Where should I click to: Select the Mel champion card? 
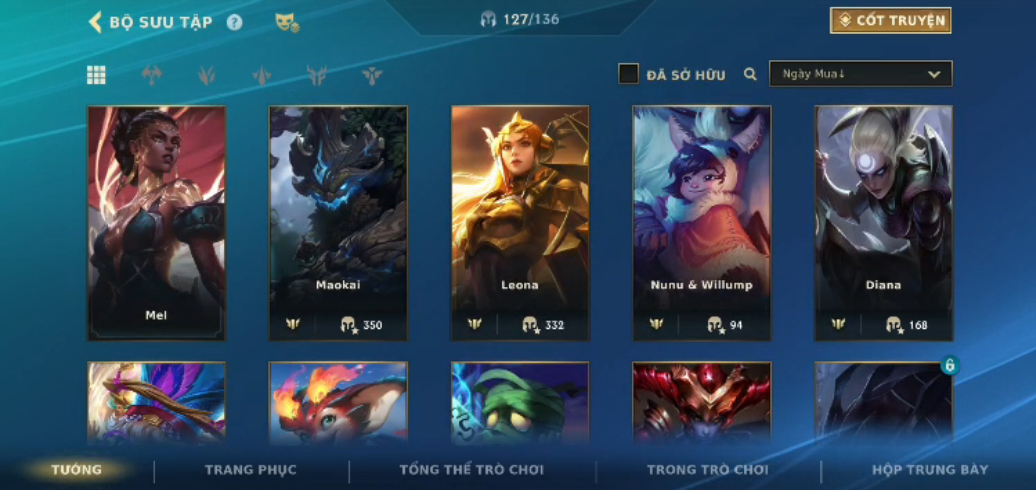(156, 222)
